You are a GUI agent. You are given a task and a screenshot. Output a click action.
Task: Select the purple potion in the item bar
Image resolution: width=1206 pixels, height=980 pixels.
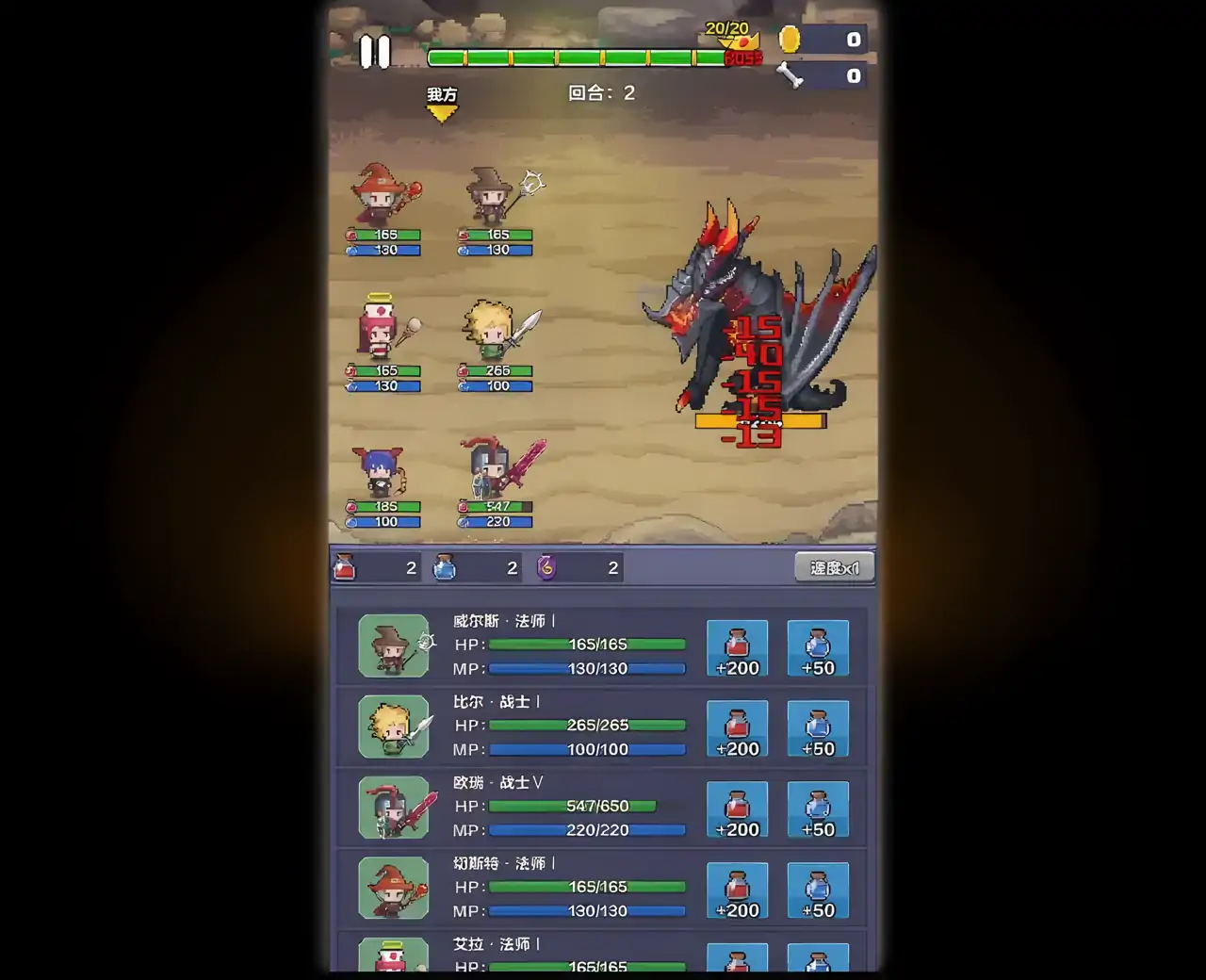click(x=546, y=567)
